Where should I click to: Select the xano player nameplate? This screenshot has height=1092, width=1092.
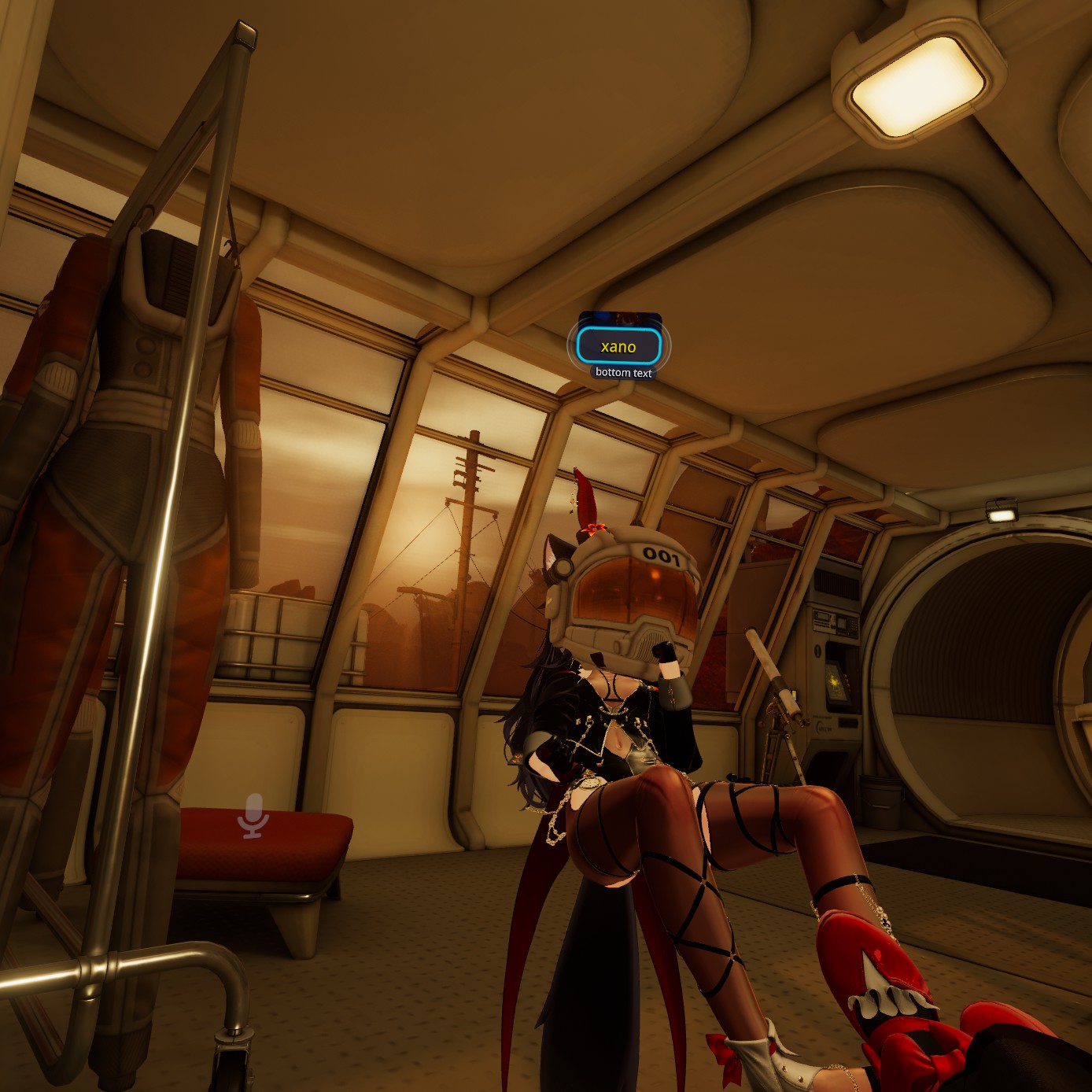point(618,347)
